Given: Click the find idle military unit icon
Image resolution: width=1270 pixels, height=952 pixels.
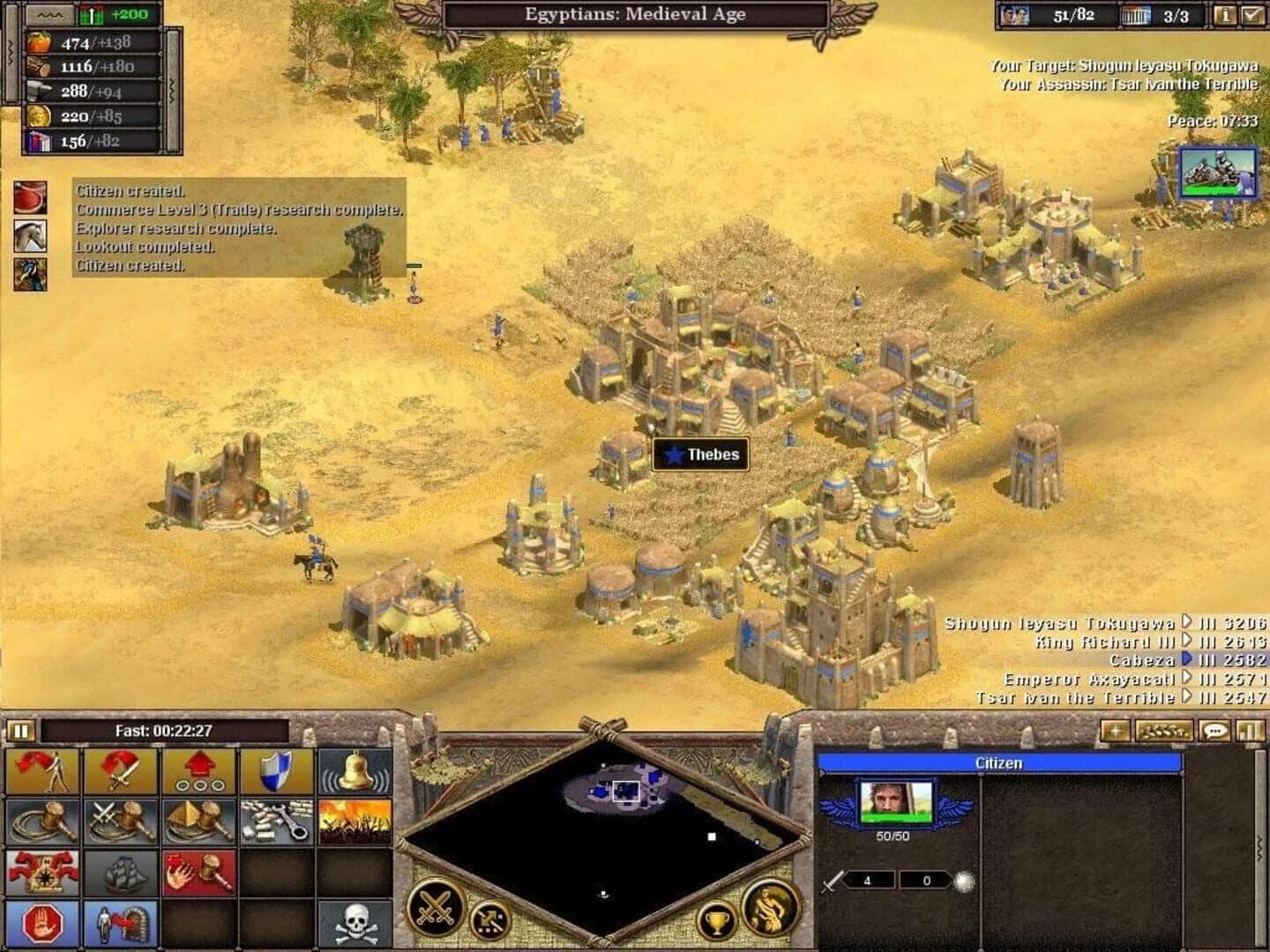Looking at the screenshot, I should (121, 770).
